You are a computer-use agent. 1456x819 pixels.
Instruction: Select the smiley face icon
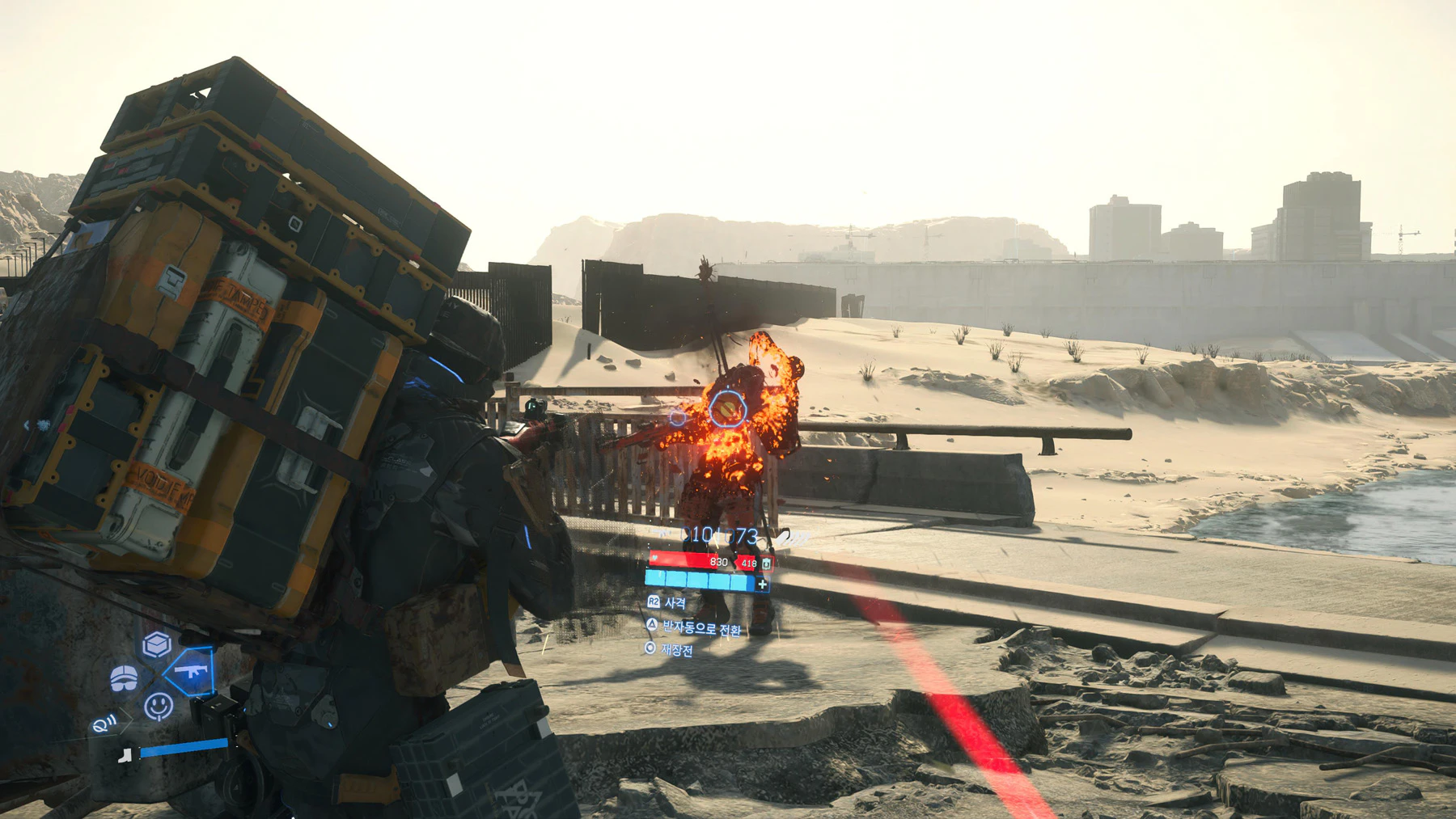(x=159, y=706)
